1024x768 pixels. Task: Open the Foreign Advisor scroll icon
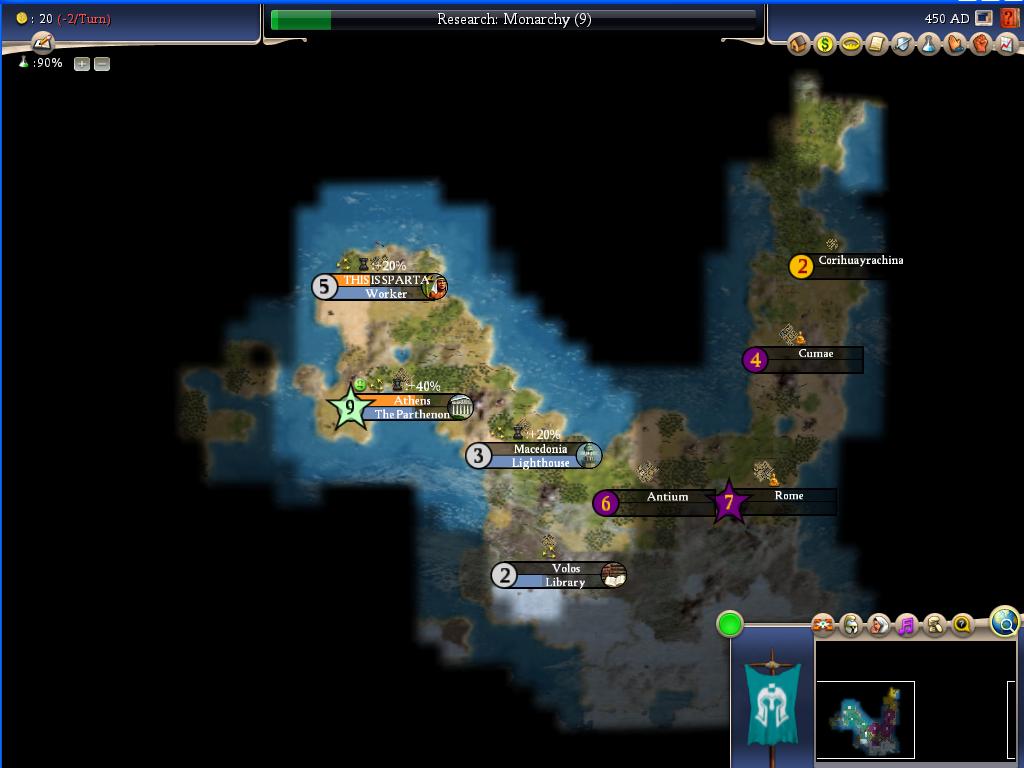coord(876,45)
